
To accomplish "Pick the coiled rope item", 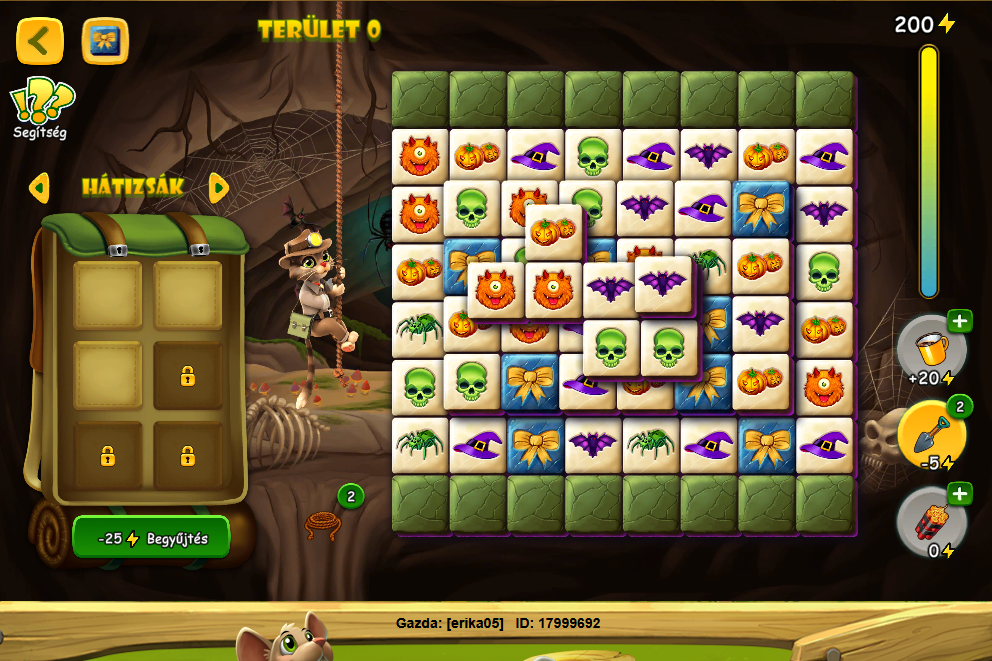I will point(323,523).
